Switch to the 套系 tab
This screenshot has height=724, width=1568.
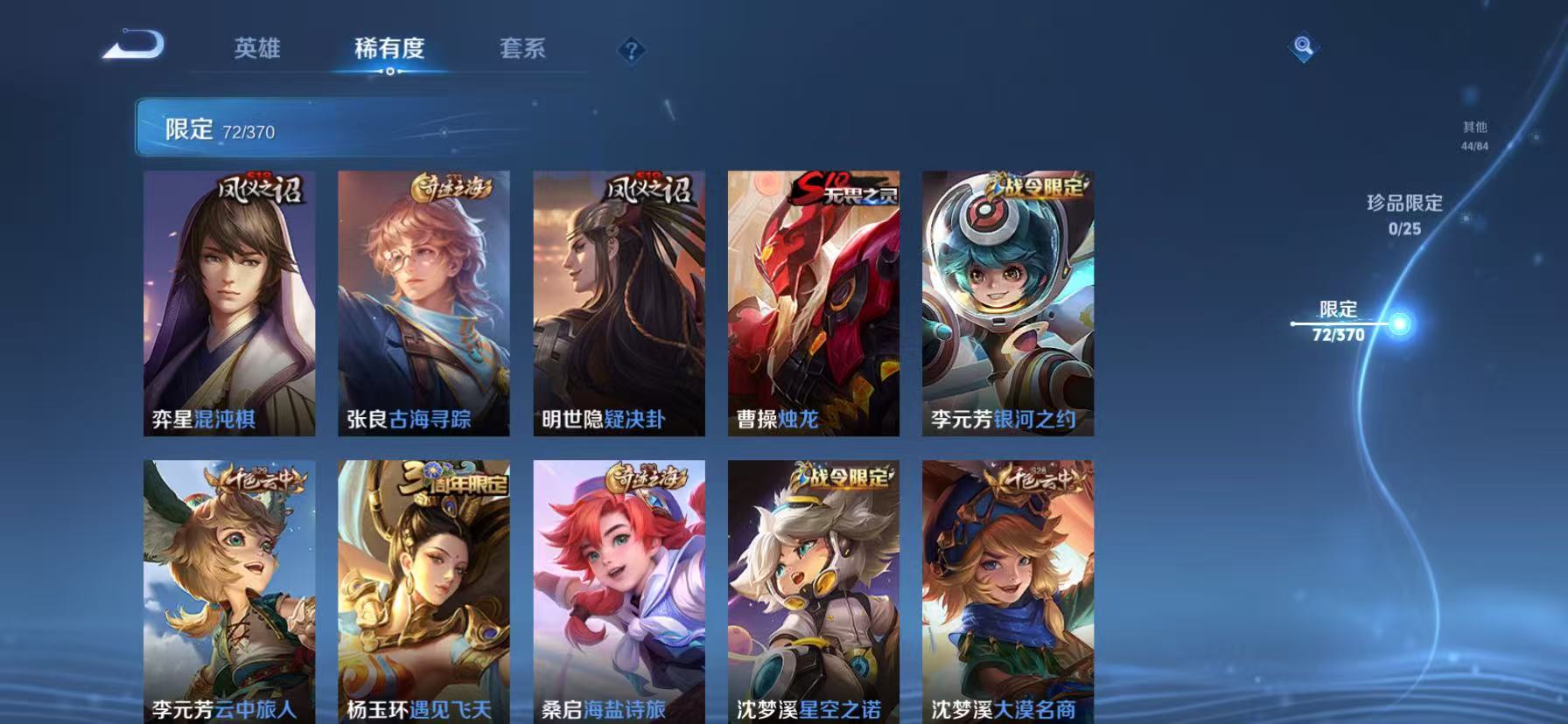522,50
